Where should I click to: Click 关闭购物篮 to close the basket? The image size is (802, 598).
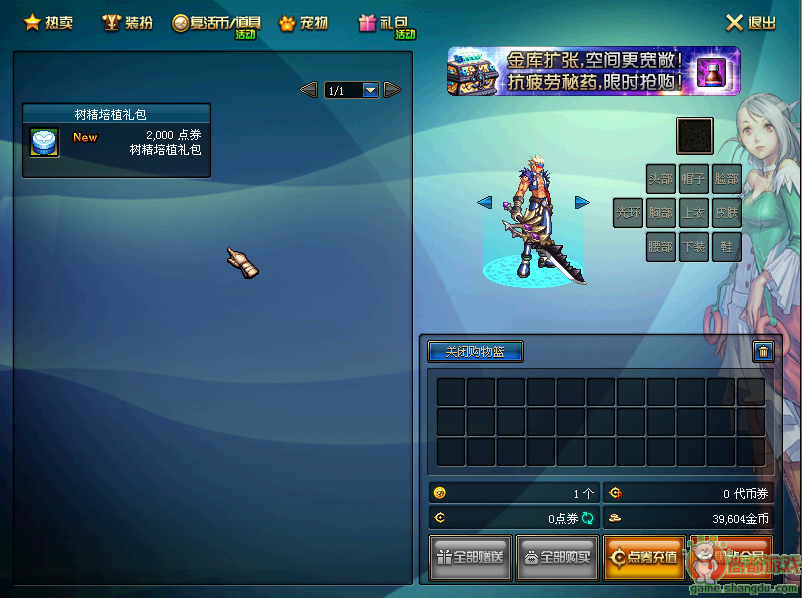coord(475,352)
